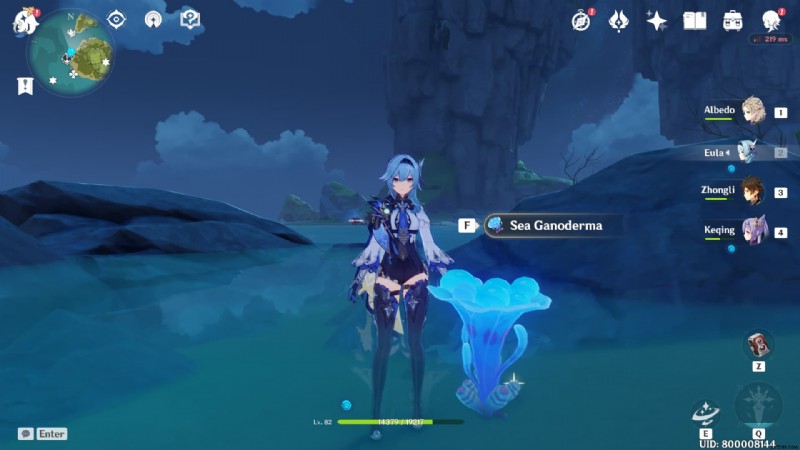Open the Battle Pass icon
Image resolution: width=800 pixels, height=450 pixels.
[x=619, y=20]
